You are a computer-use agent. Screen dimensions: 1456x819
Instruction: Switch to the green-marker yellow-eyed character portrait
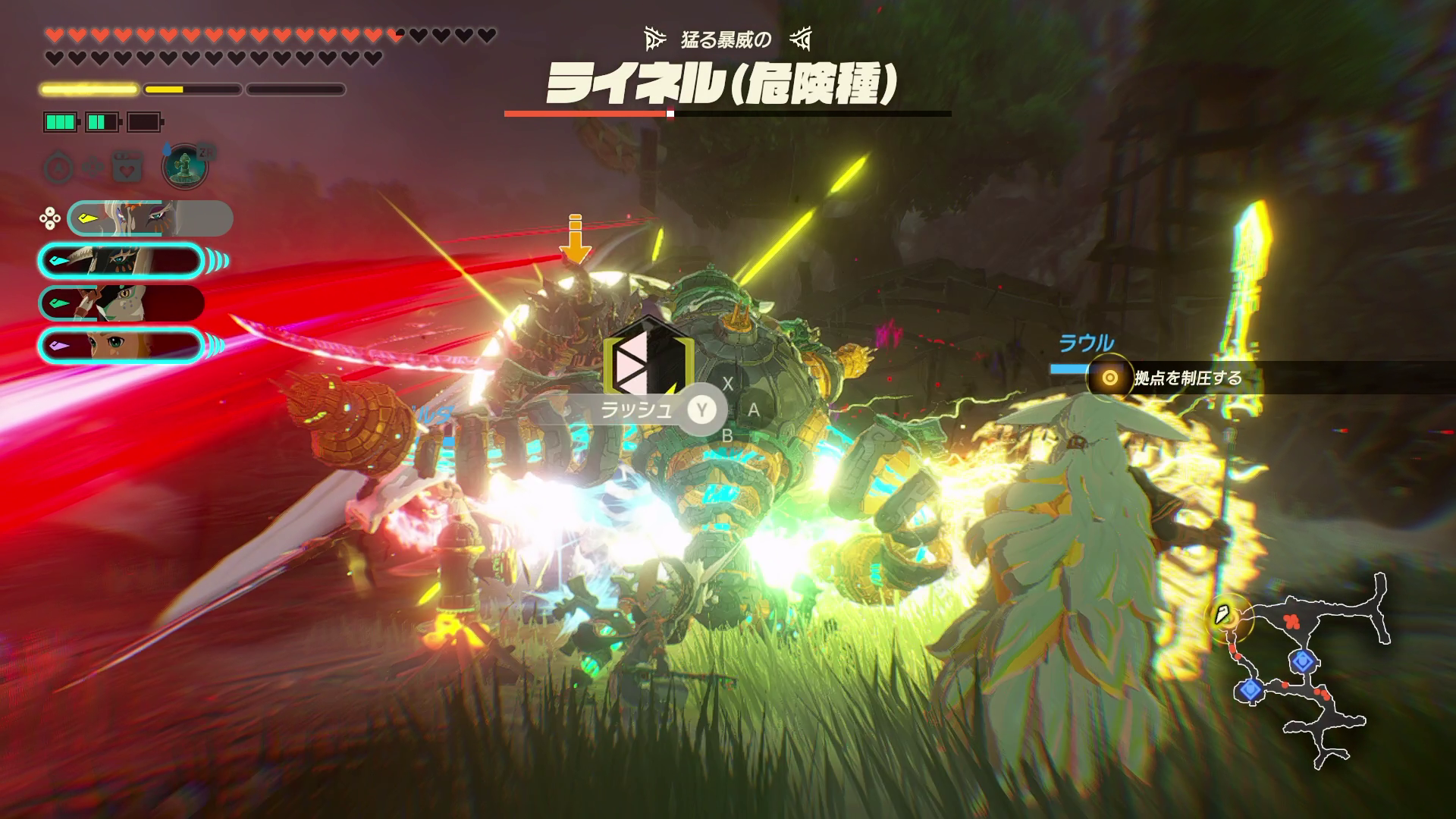click(121, 303)
